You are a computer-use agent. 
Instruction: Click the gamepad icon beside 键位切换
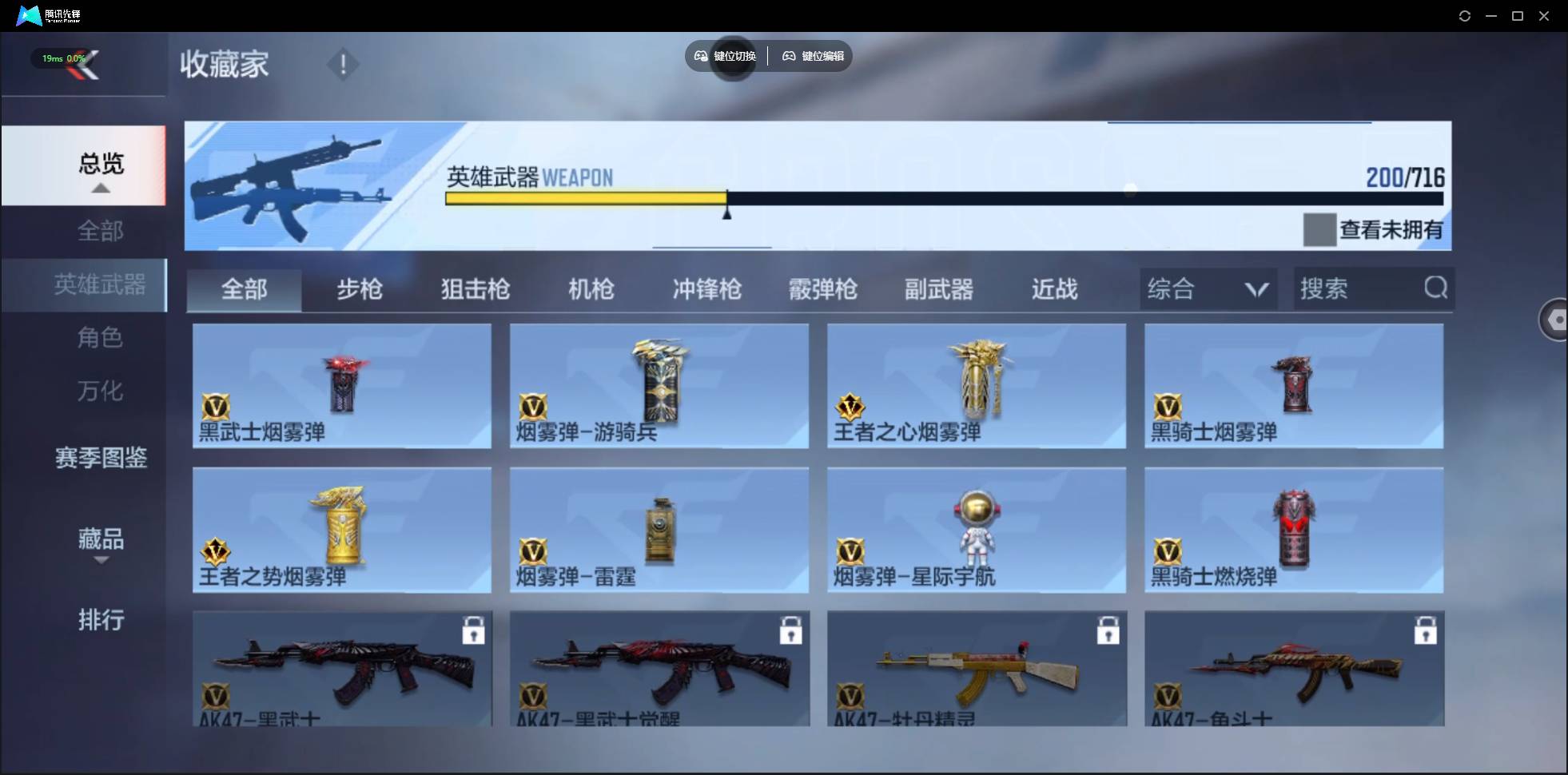699,56
